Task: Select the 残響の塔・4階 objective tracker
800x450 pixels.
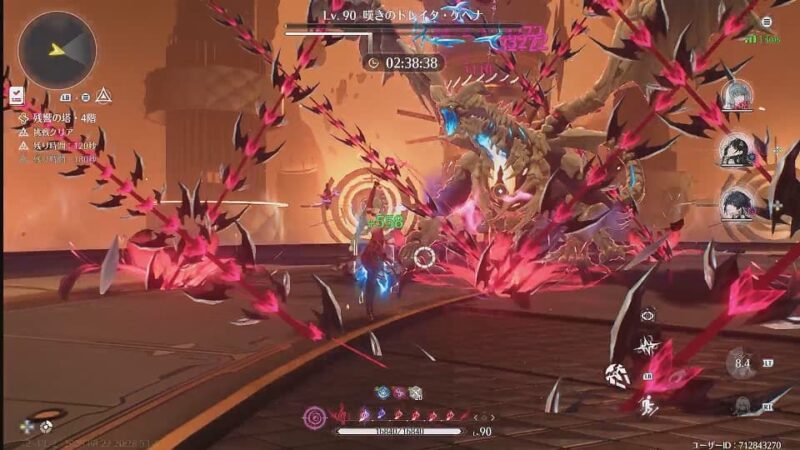Action: pyautogui.click(x=62, y=118)
